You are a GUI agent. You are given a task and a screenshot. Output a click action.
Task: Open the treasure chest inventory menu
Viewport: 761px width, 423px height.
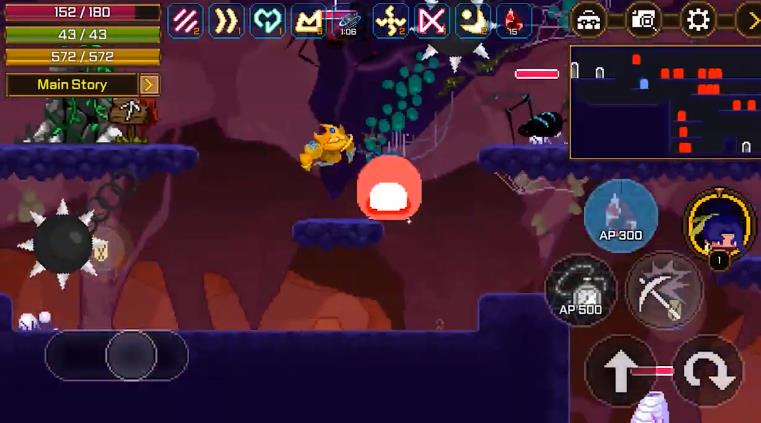point(589,20)
